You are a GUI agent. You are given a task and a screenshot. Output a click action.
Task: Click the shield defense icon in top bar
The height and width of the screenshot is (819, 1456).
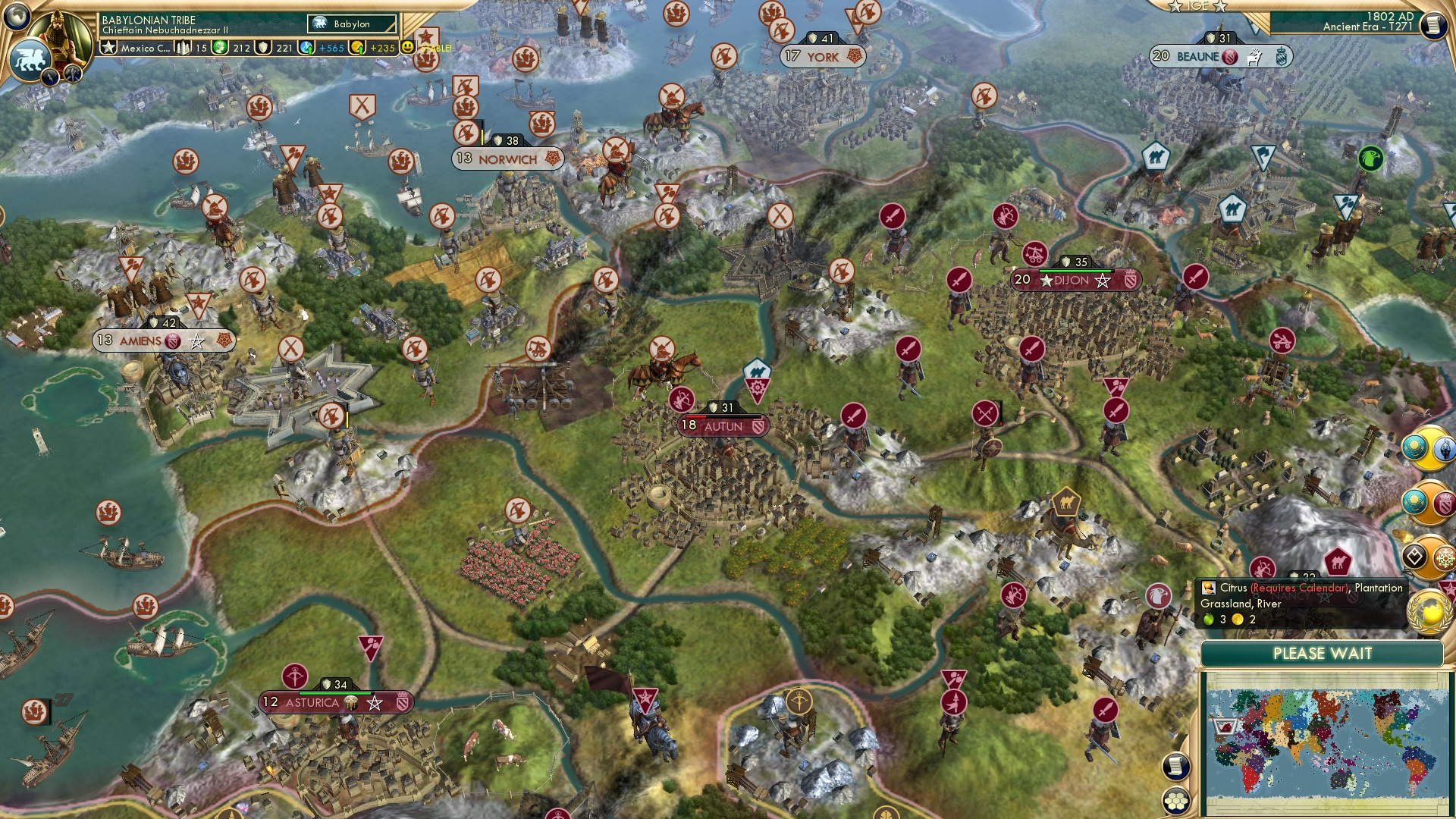[265, 48]
